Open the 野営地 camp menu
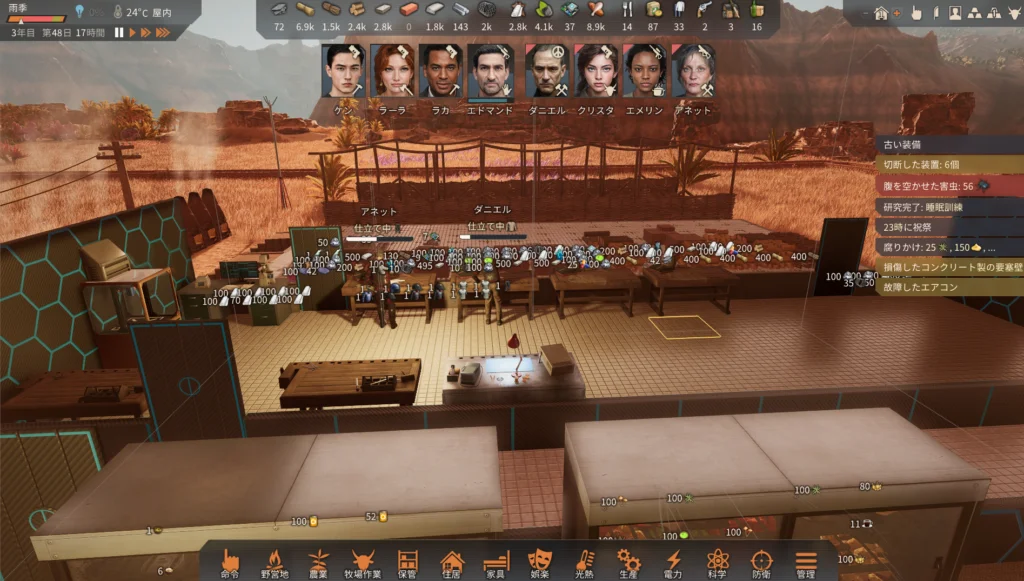 [274, 562]
